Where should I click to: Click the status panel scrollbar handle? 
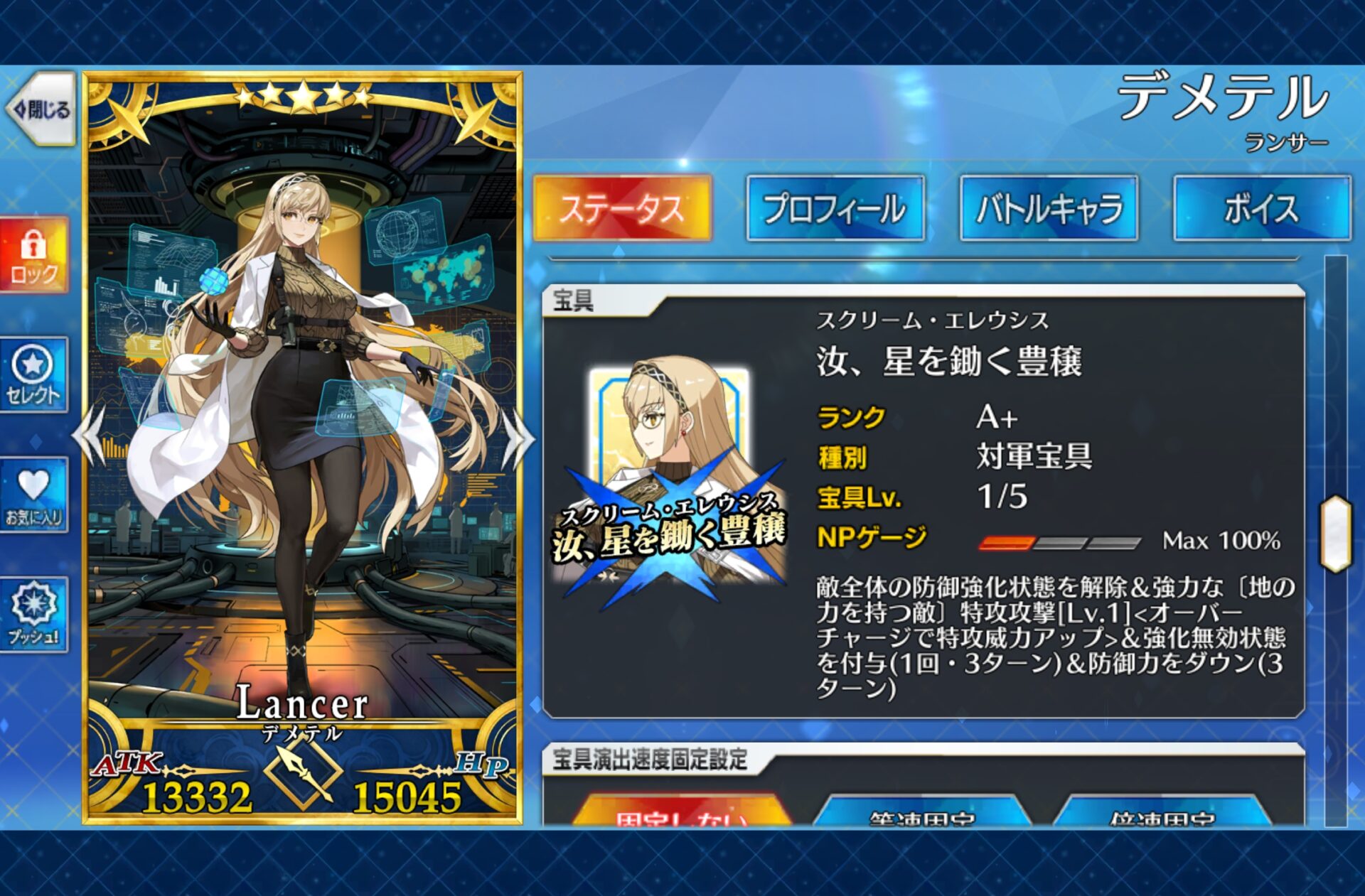(x=1335, y=533)
